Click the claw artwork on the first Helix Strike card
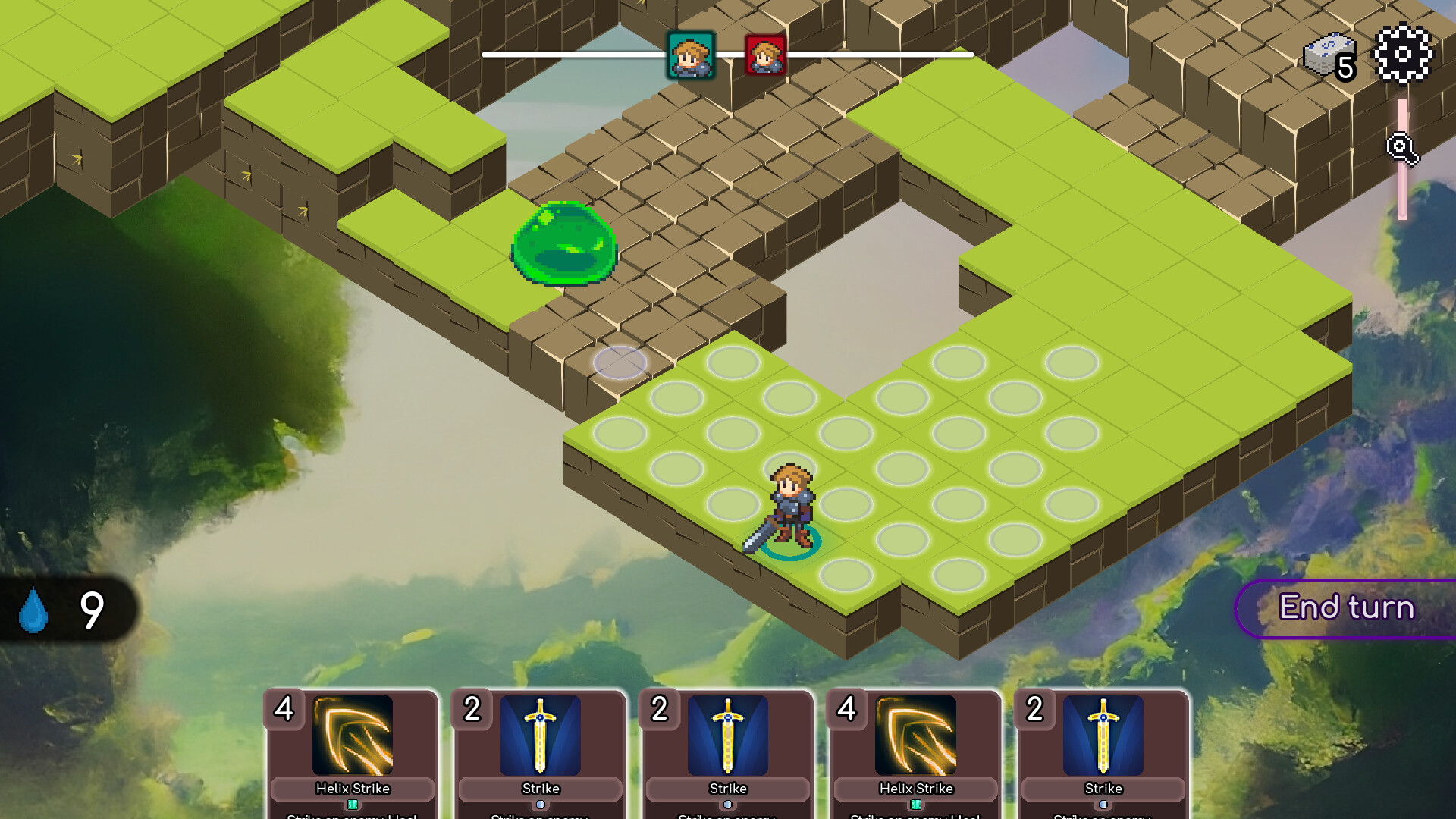Viewport: 1456px width, 819px height. (353, 736)
